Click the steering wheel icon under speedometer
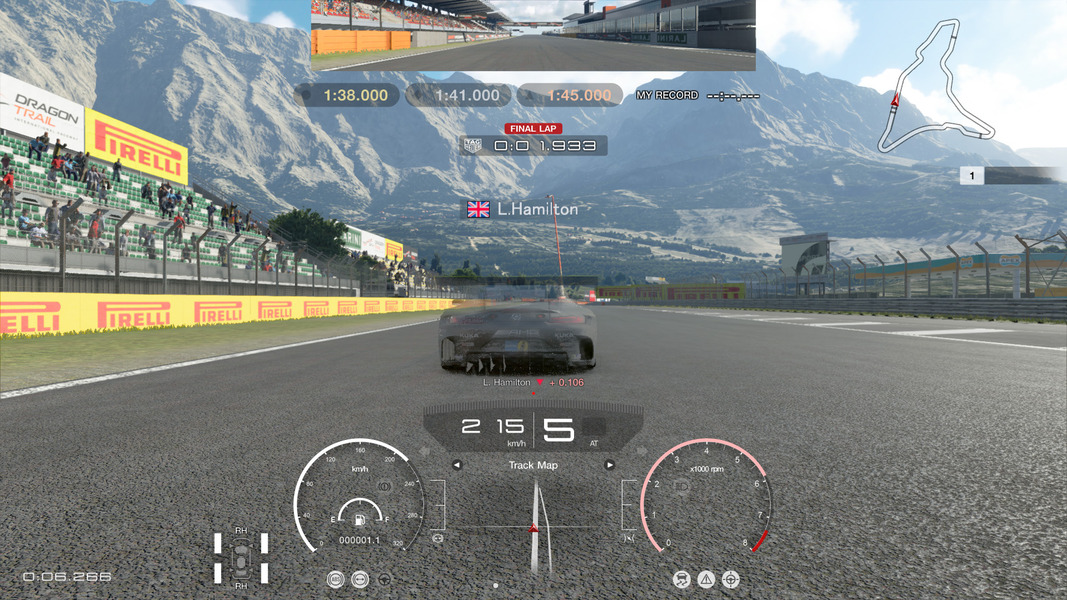The image size is (1067, 600). (384, 579)
